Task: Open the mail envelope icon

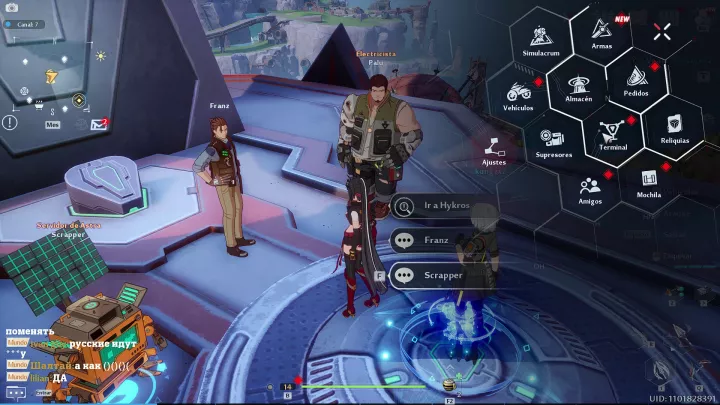Action: pyautogui.click(x=98, y=124)
